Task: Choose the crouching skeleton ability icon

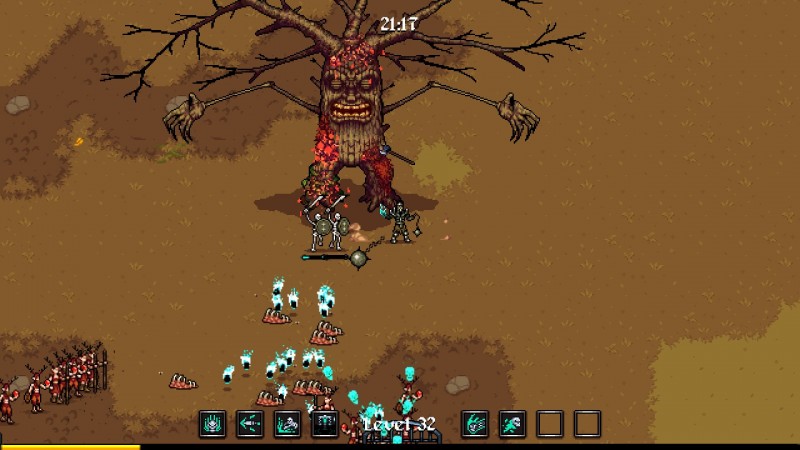Action: point(288,424)
